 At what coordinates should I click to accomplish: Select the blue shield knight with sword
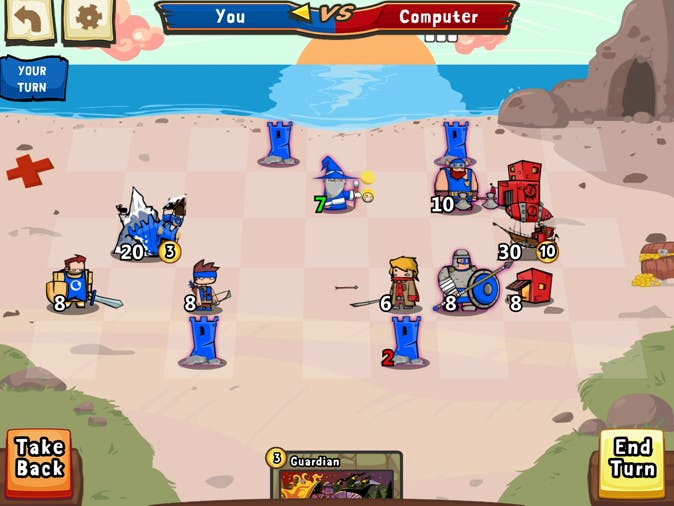coord(77,282)
